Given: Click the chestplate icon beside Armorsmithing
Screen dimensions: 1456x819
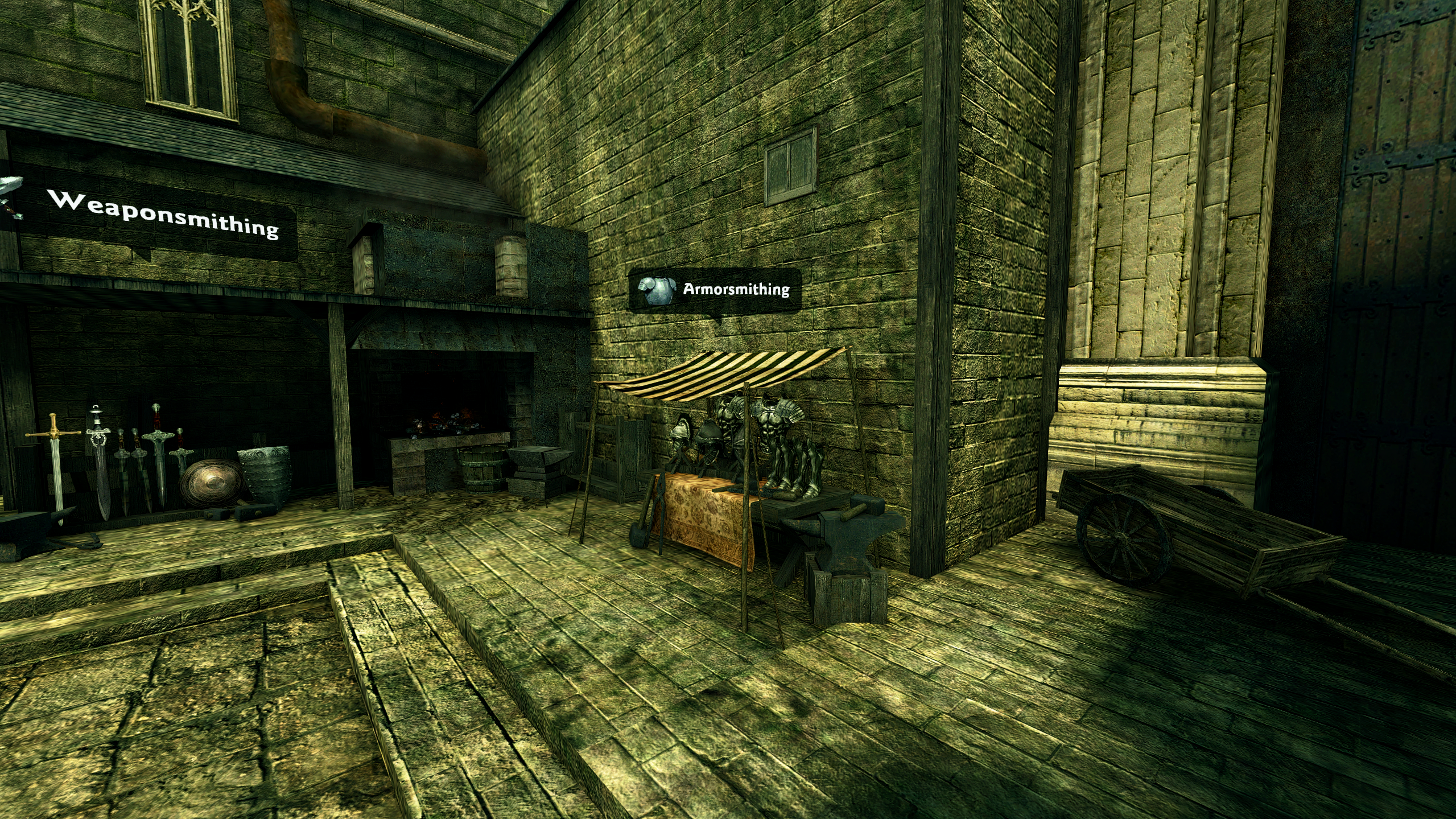Looking at the screenshot, I should tap(655, 290).
